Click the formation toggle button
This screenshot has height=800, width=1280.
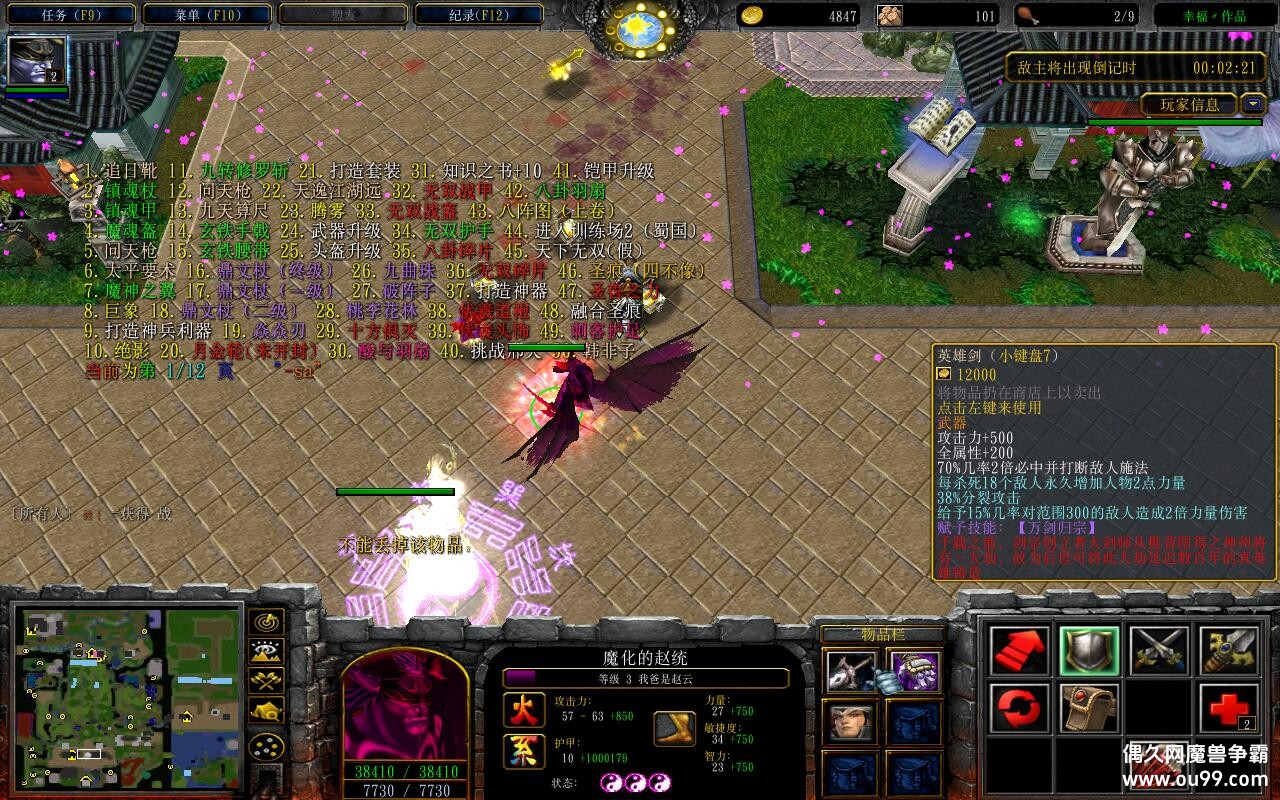(x=266, y=748)
